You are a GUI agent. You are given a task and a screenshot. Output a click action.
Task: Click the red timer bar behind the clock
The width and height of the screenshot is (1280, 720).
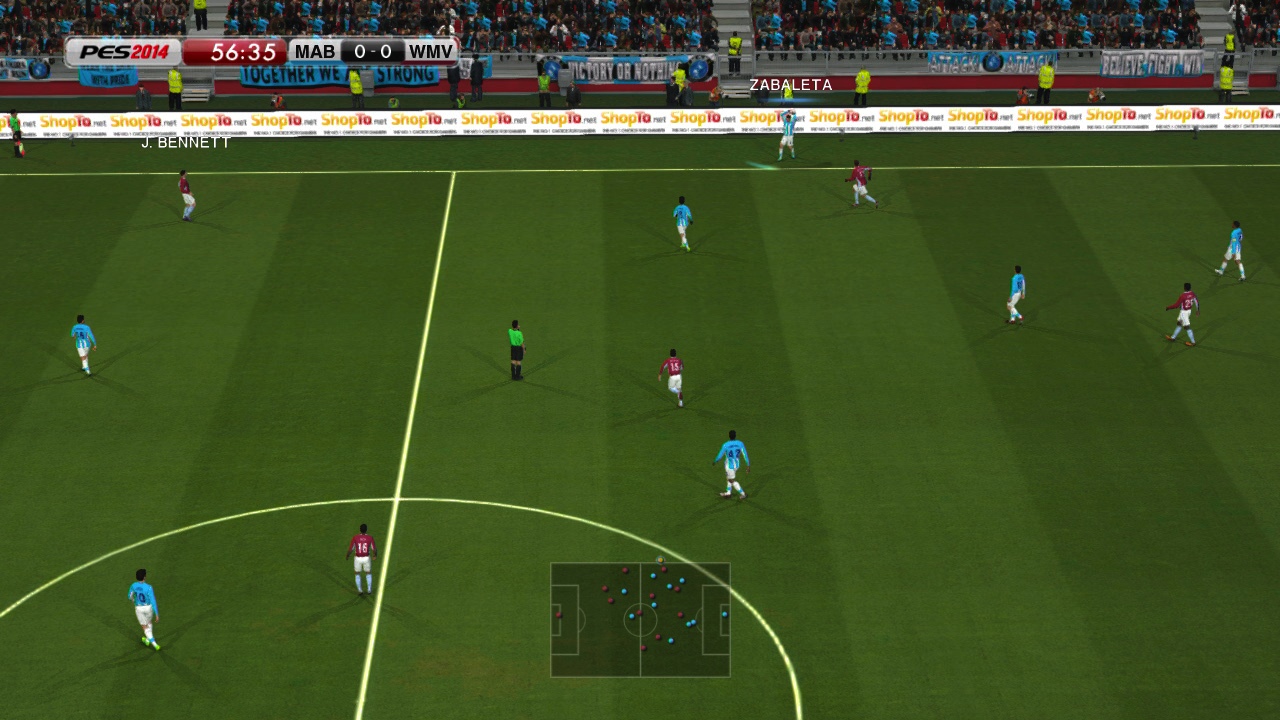[238, 51]
